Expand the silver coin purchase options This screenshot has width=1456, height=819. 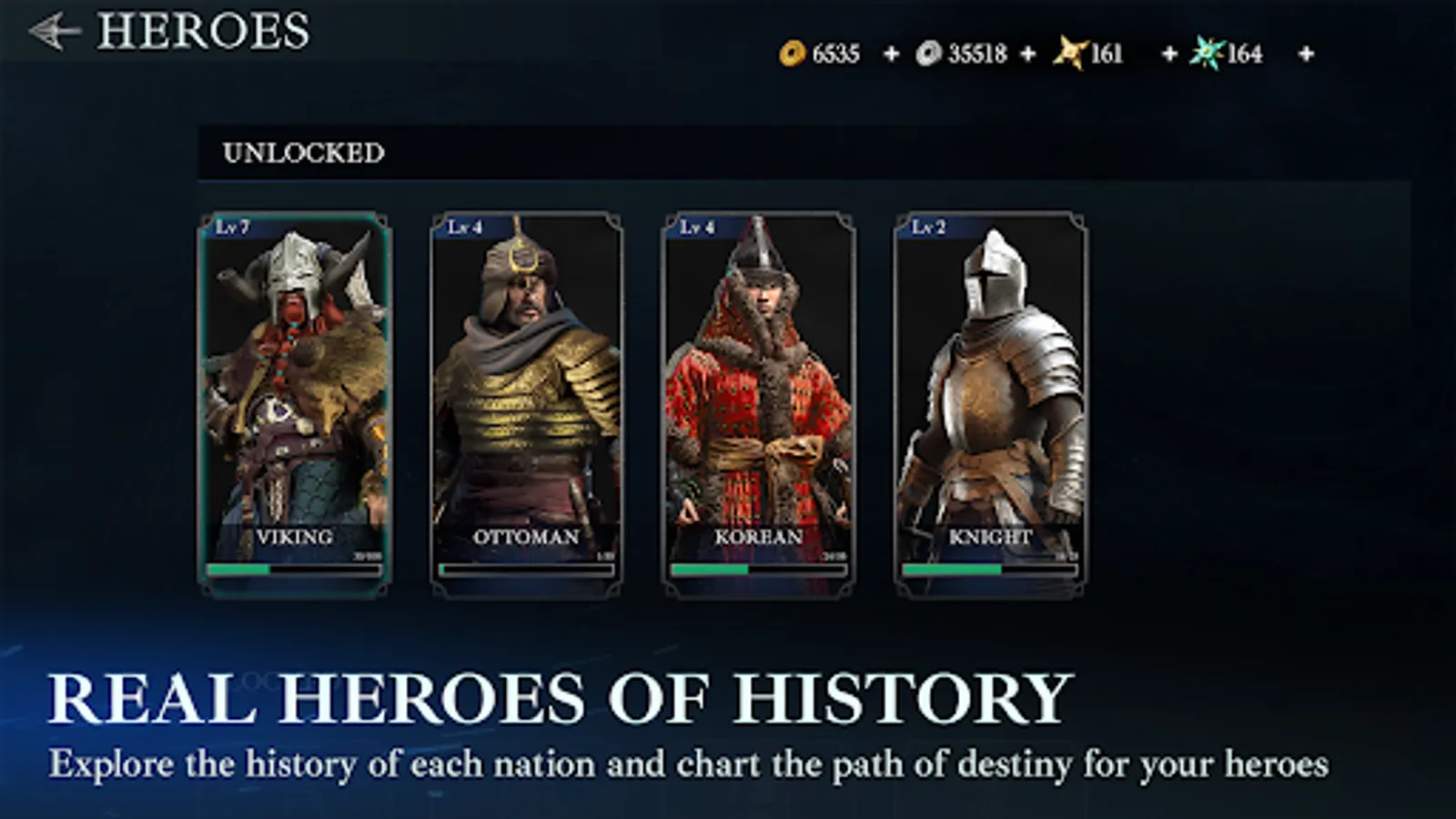(1028, 54)
